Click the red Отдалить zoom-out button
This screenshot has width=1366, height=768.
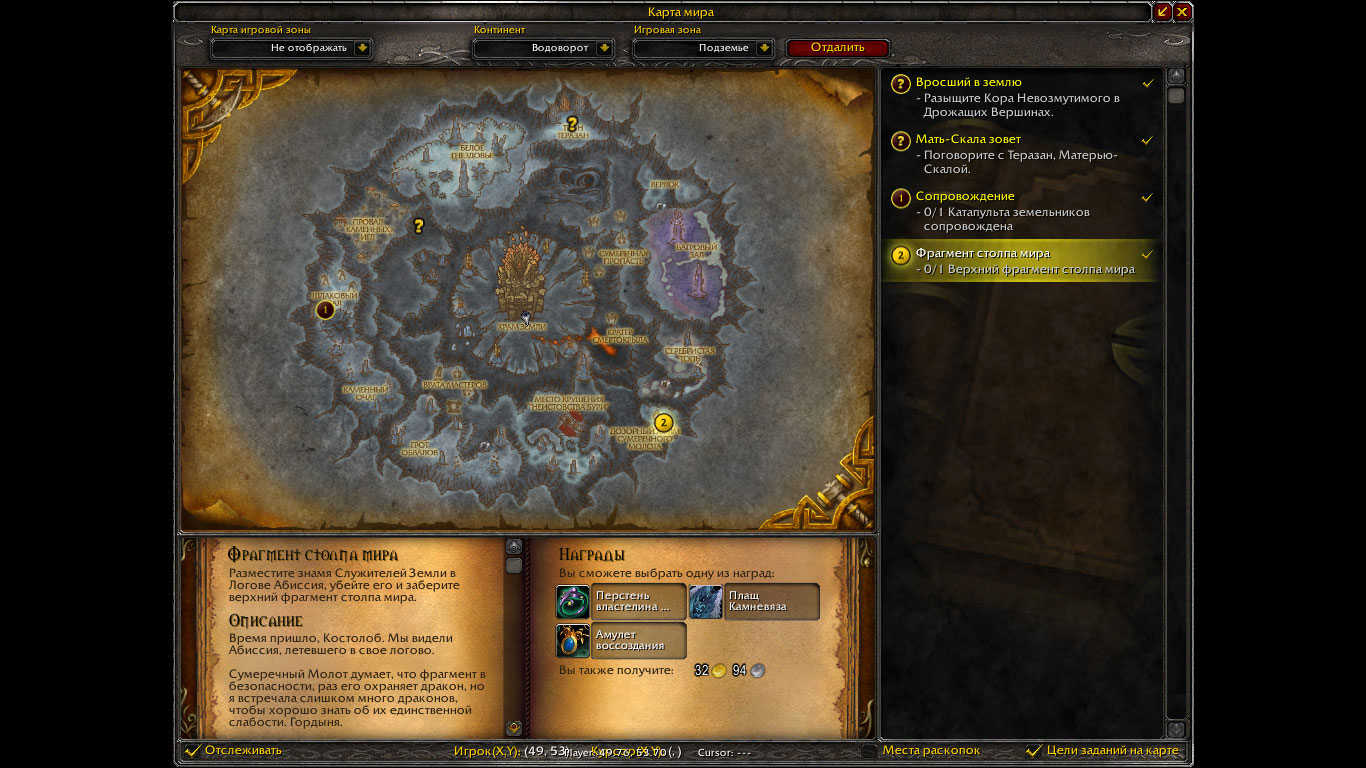pyautogui.click(x=837, y=48)
